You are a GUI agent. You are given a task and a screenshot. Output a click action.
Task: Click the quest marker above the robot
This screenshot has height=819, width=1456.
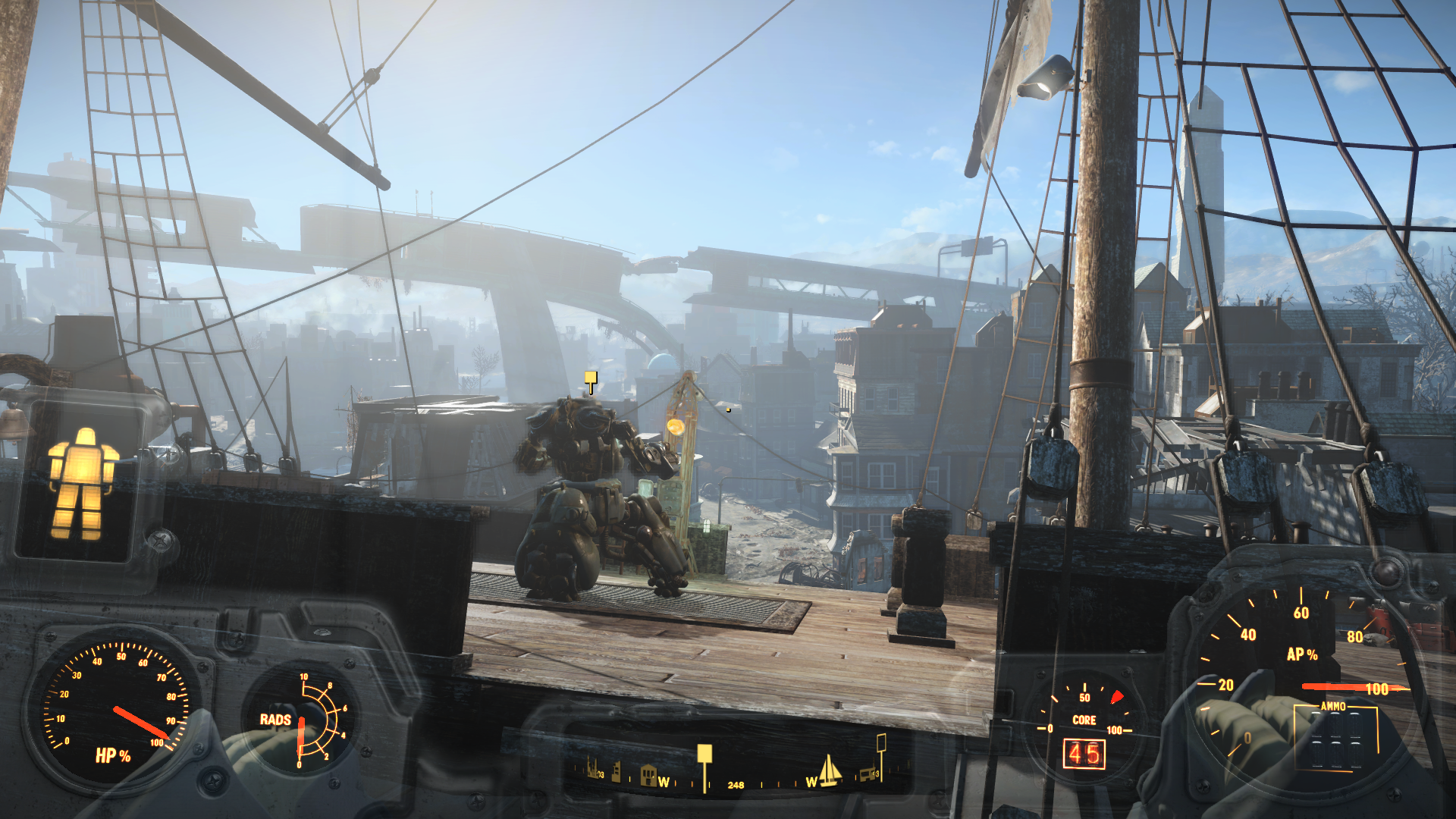(591, 378)
